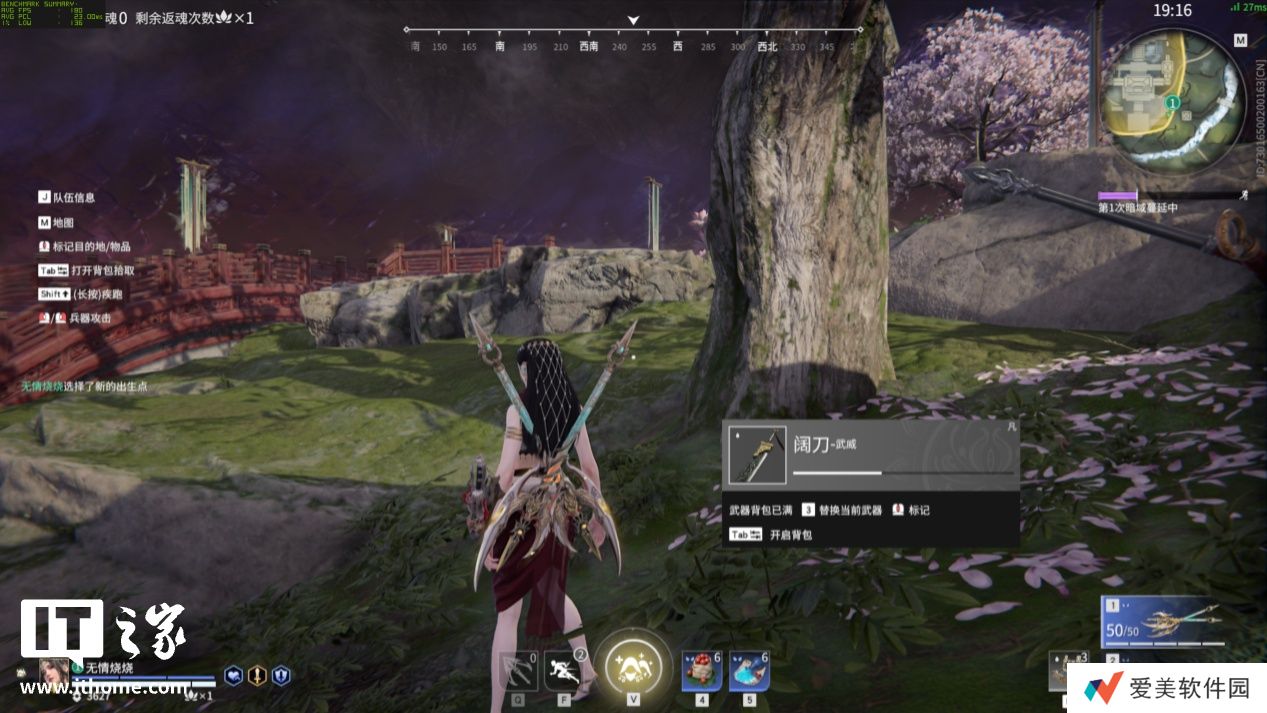Activate the running figure dodge skill
The height and width of the screenshot is (713, 1267).
[562, 670]
